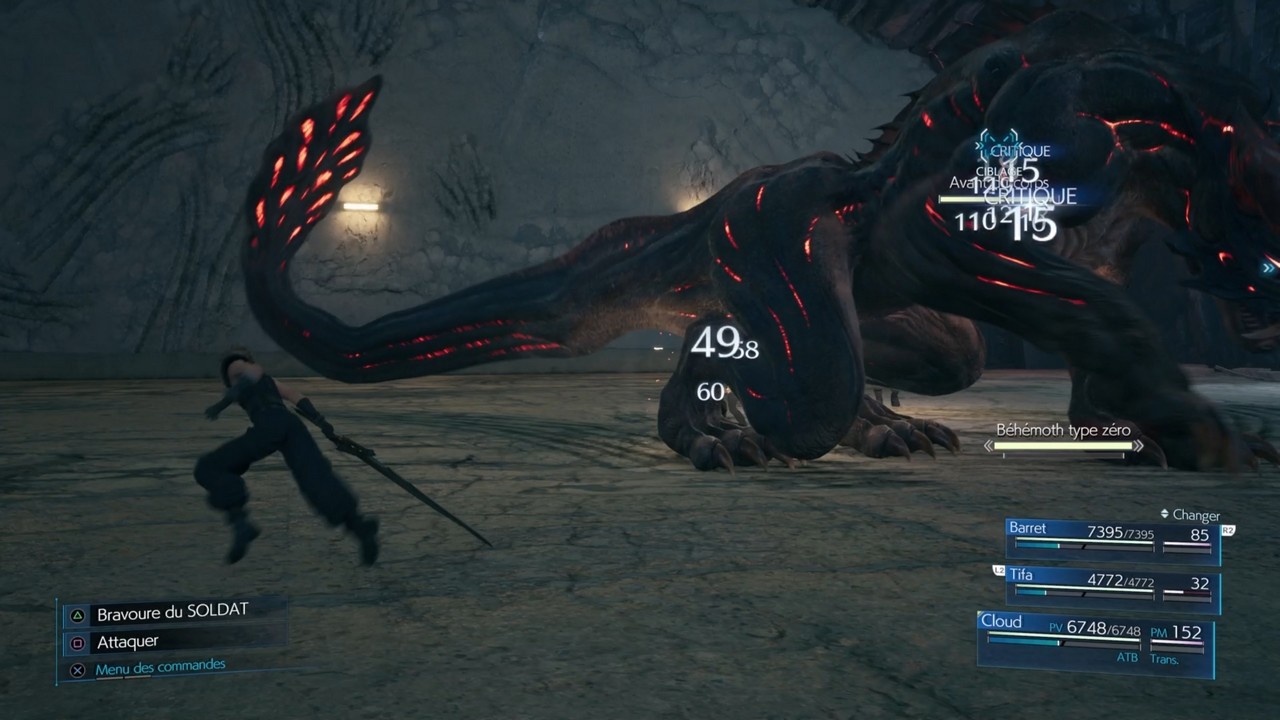Choose the Attaquer command
Image resolution: width=1280 pixels, height=720 pixels.
pyautogui.click(x=128, y=642)
